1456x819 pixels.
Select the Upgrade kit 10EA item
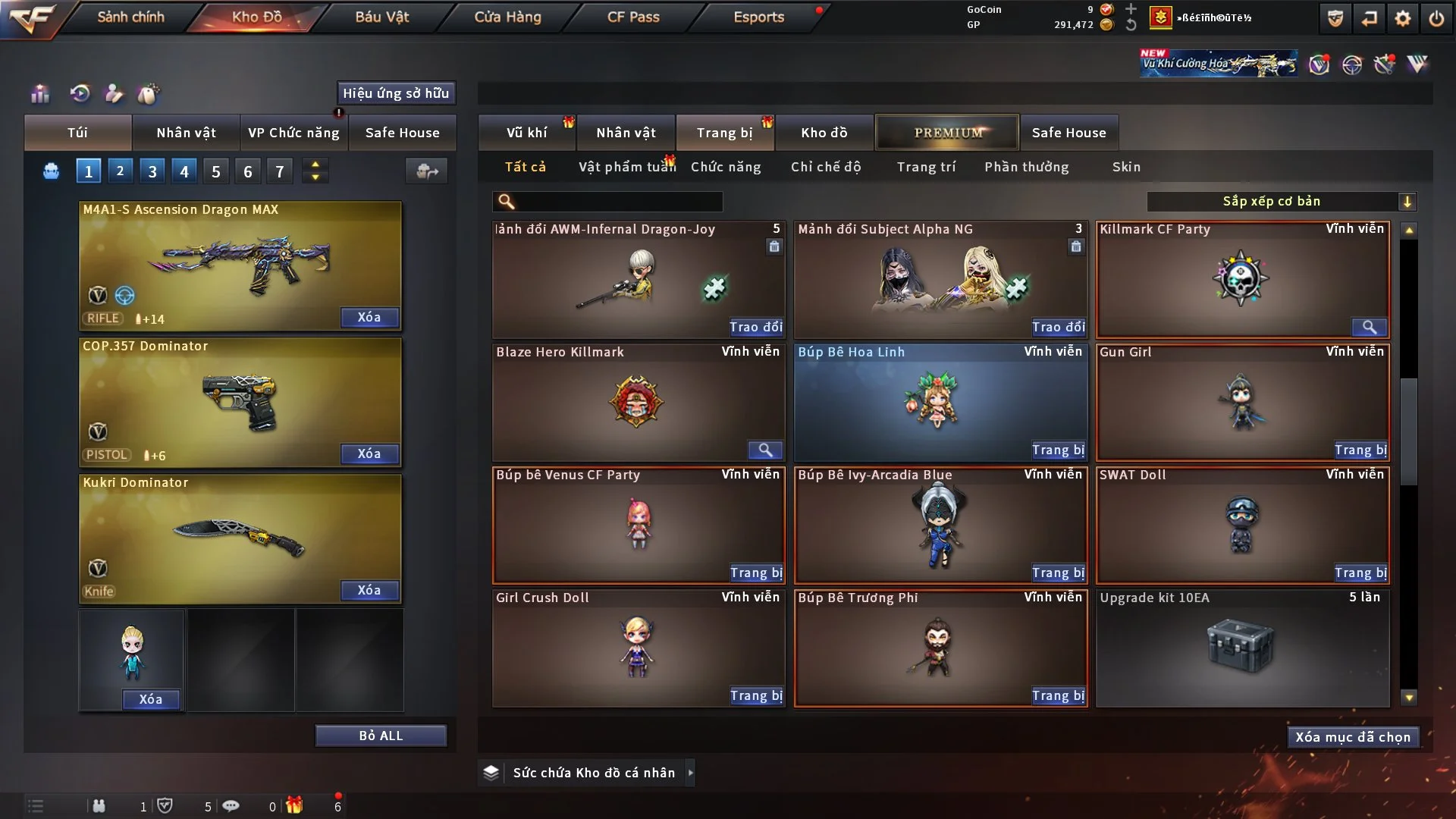pos(1242,648)
